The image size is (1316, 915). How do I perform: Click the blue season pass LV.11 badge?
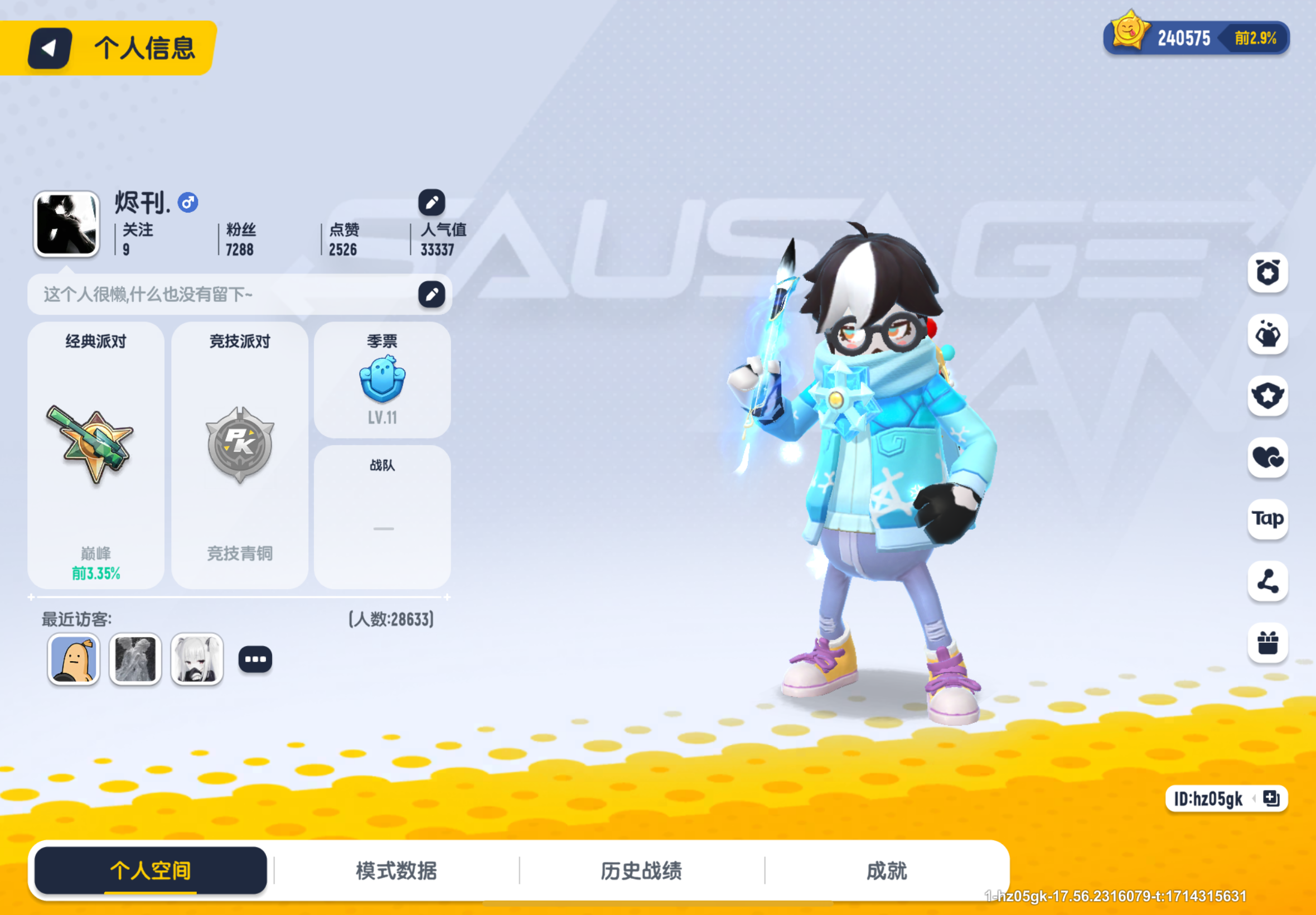click(382, 377)
